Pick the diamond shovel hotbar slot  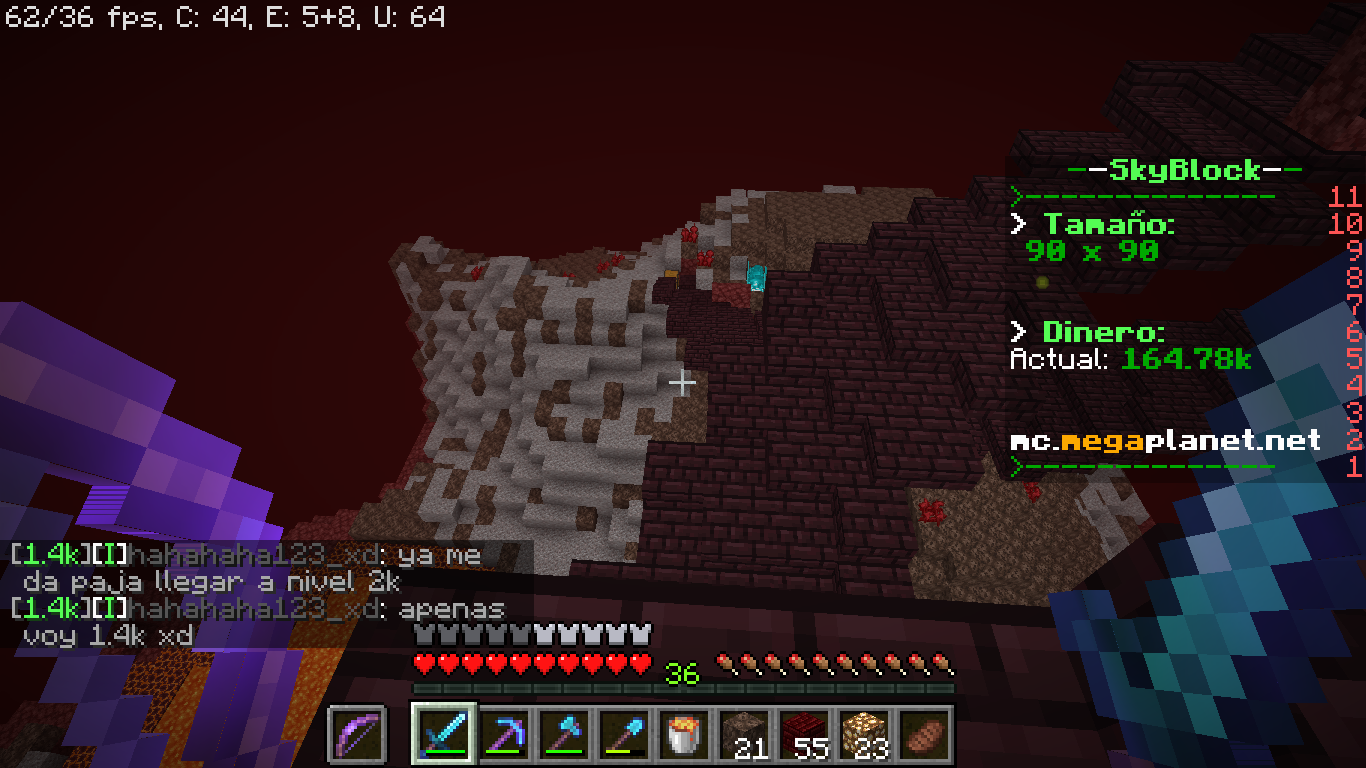point(624,733)
